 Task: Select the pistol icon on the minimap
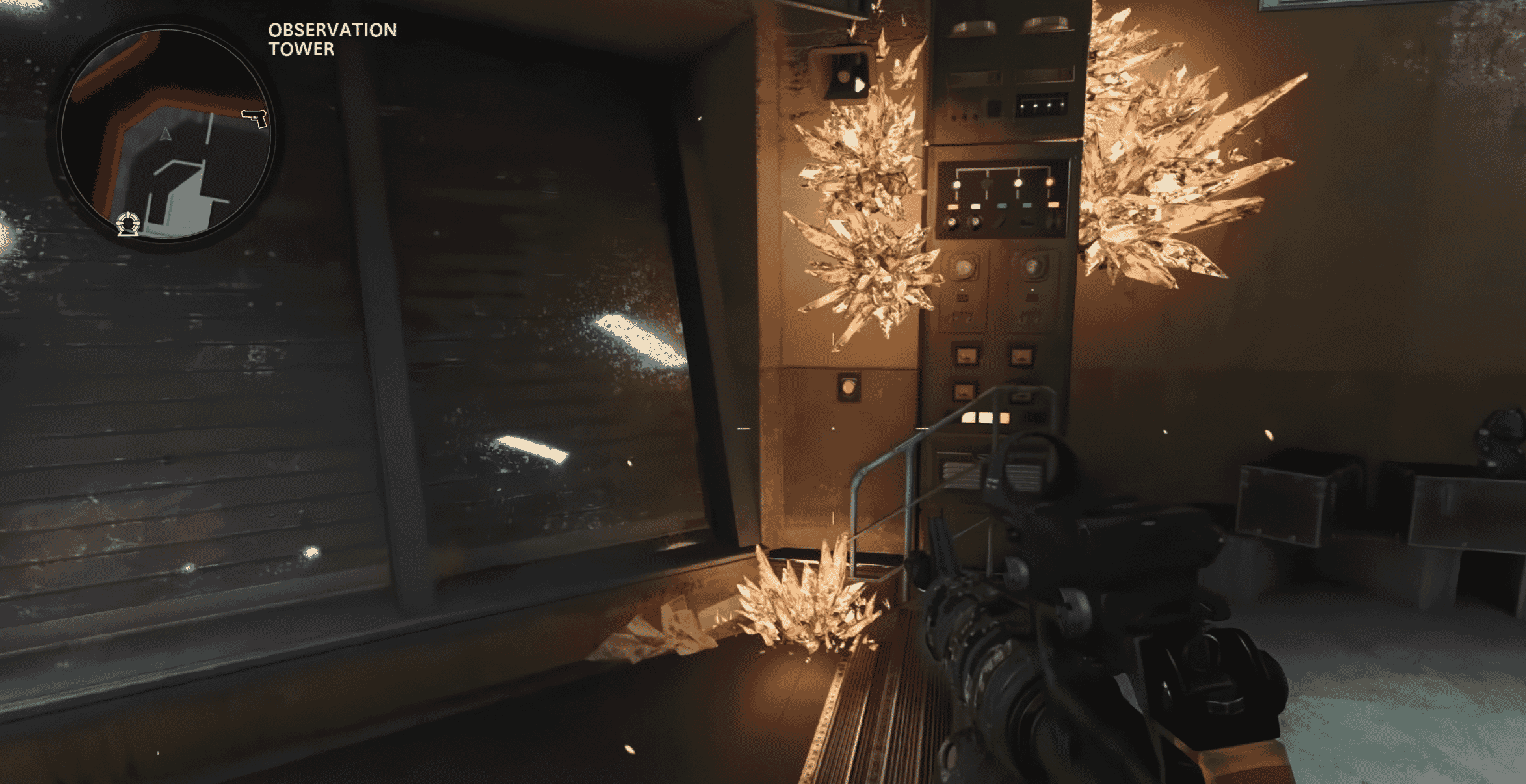tap(255, 118)
